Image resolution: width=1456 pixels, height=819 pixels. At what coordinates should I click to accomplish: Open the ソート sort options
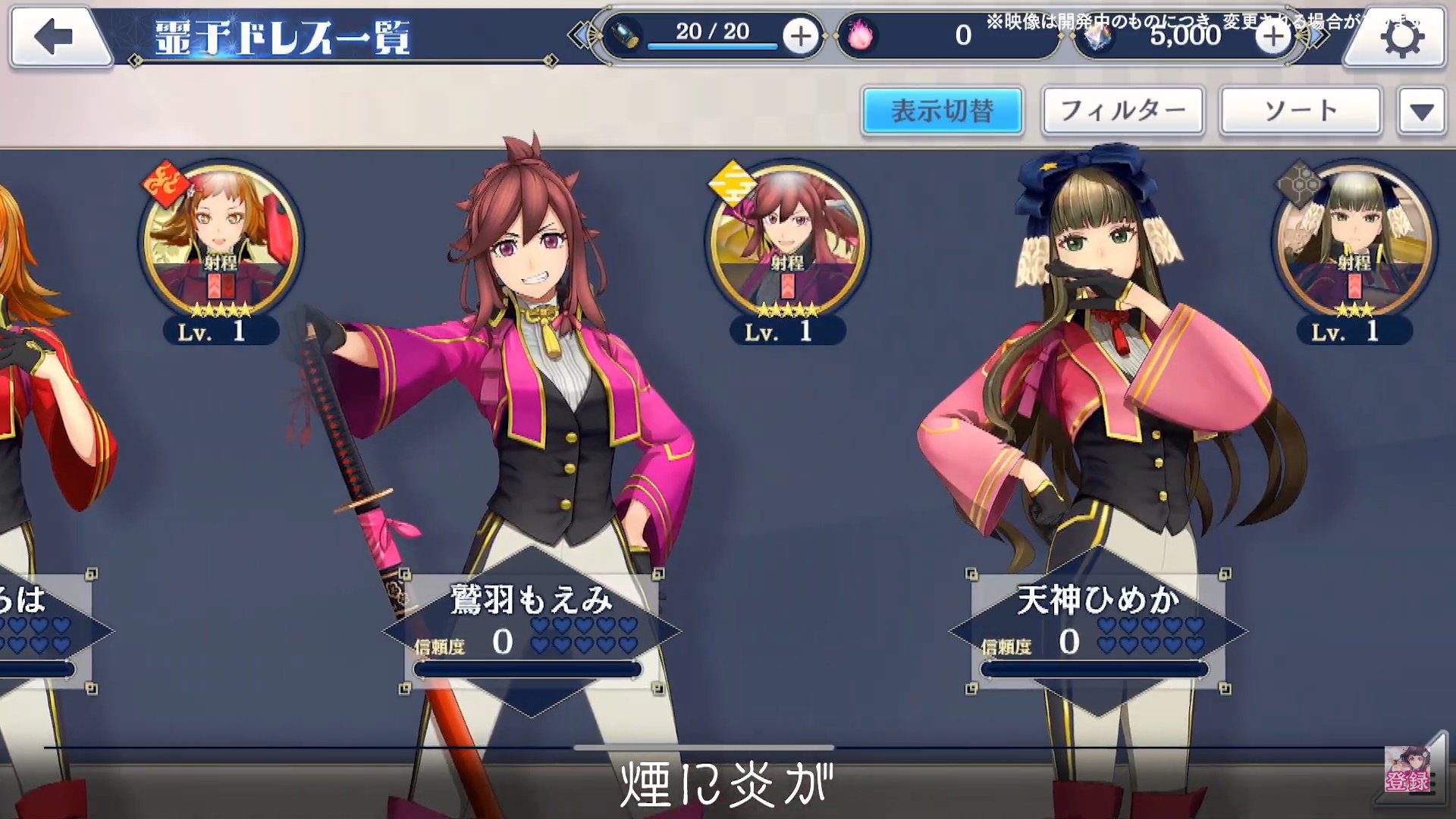click(x=1300, y=111)
